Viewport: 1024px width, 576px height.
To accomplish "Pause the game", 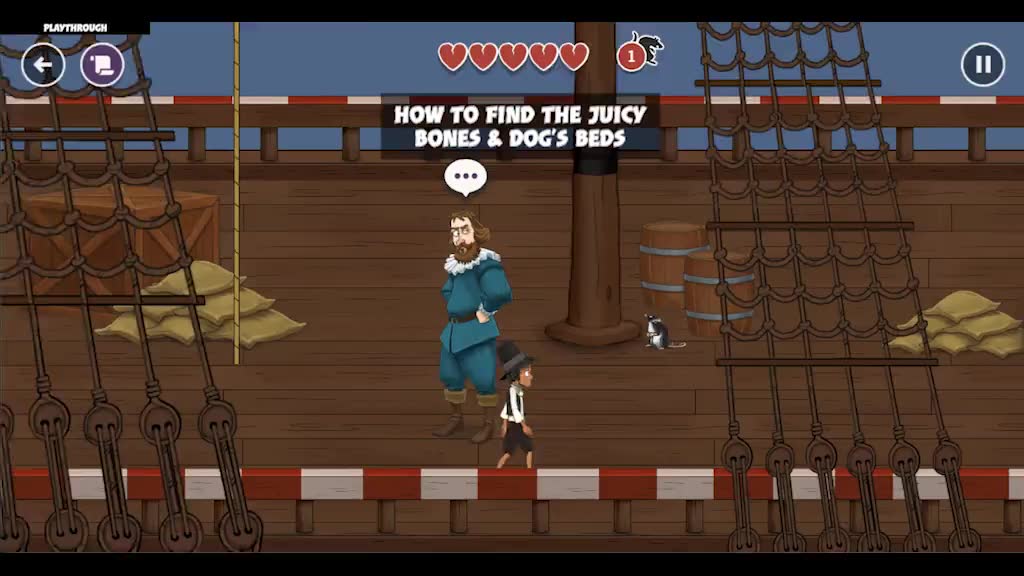I will tap(982, 65).
